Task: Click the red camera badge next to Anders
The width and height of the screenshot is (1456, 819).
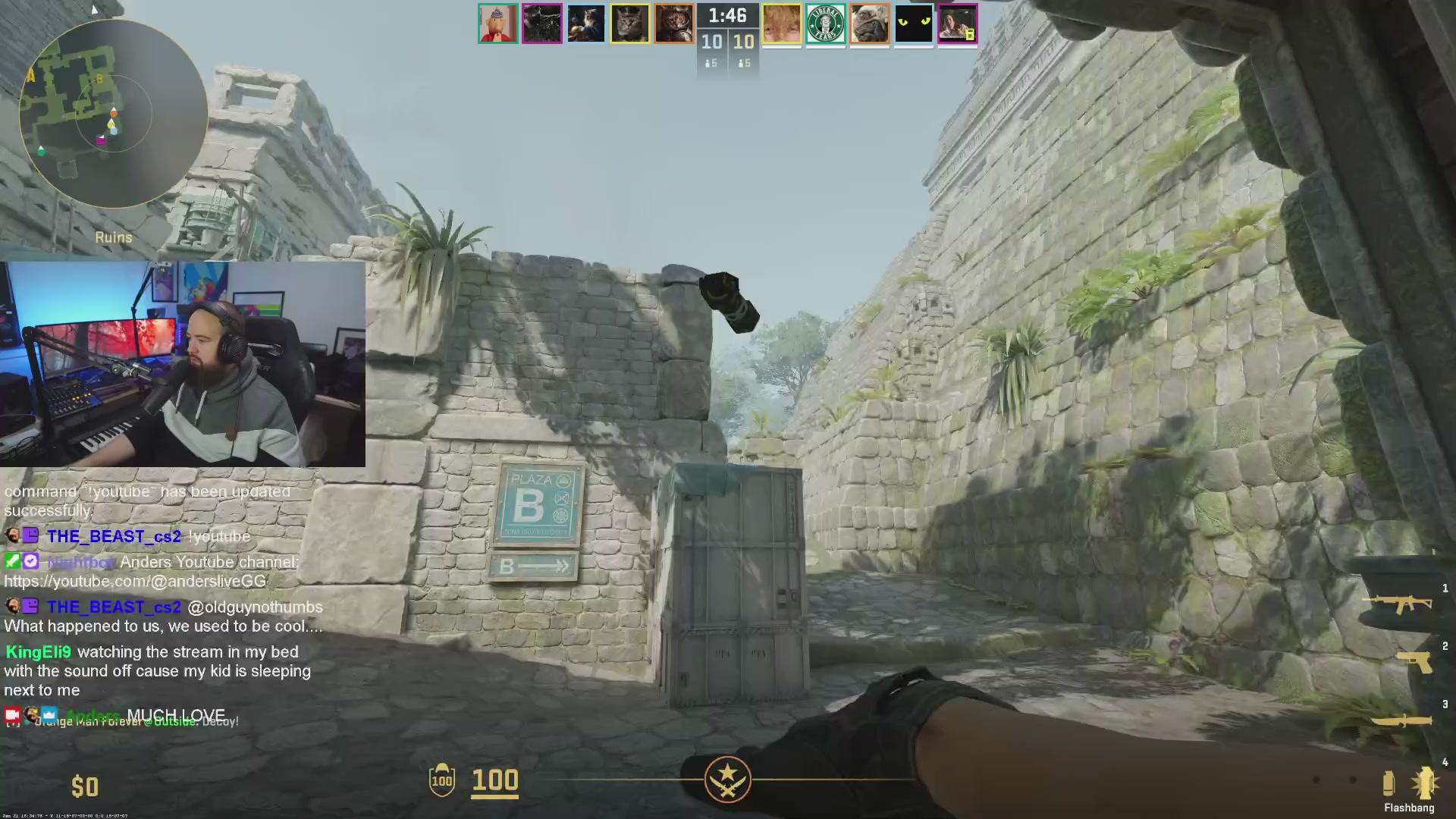Action: coord(13,714)
